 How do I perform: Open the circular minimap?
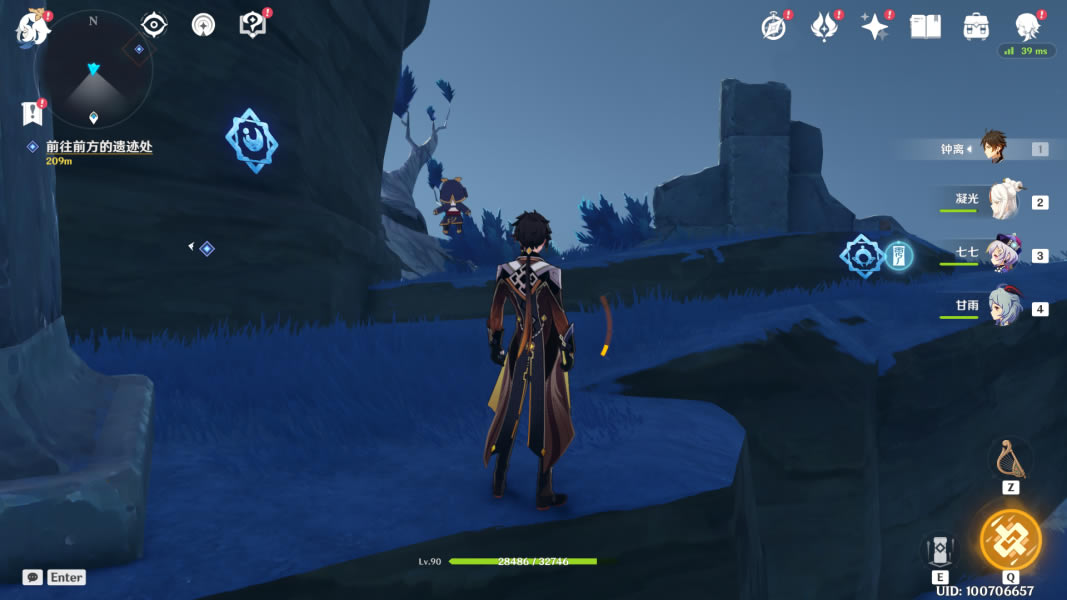94,70
